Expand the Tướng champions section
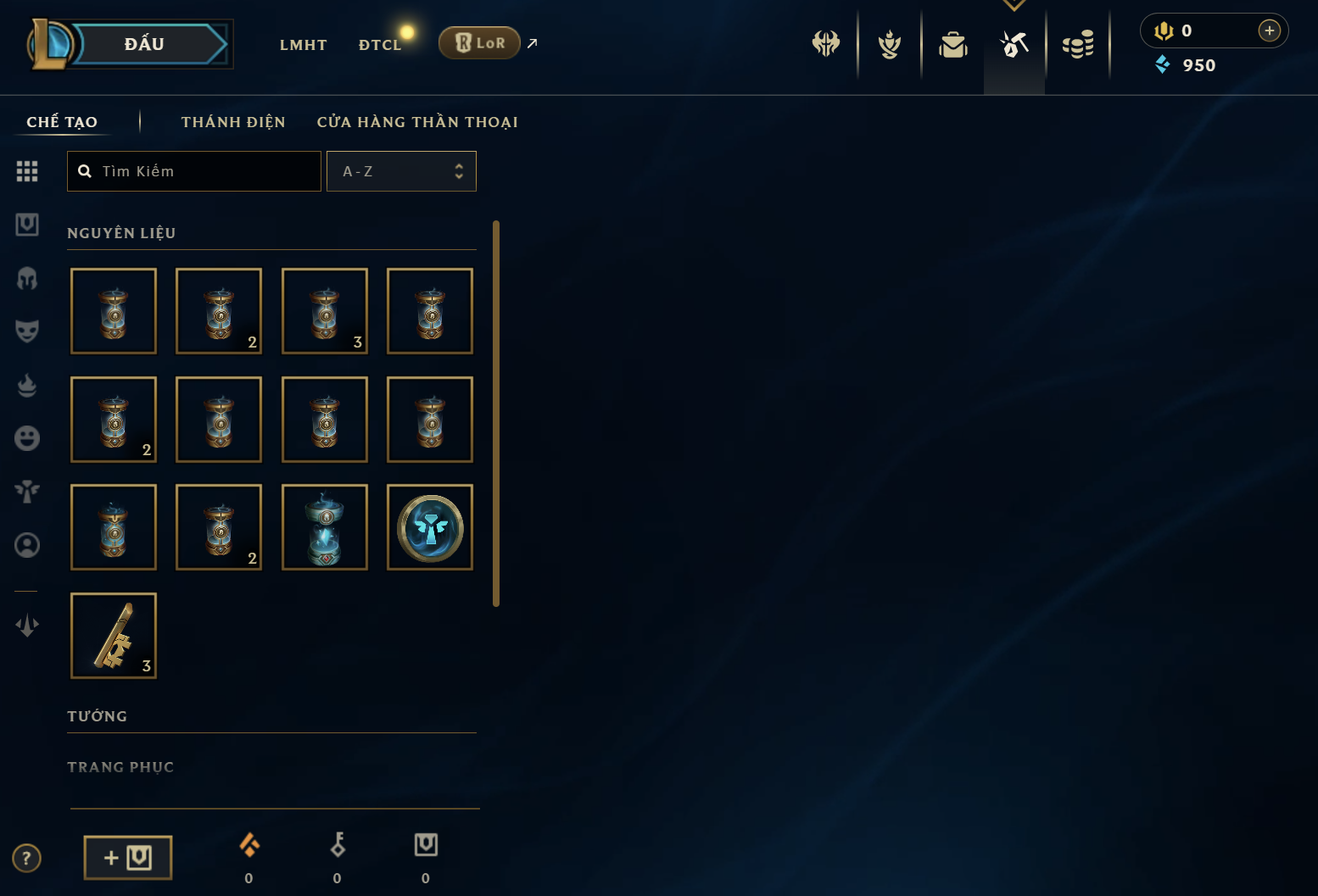 coord(98,716)
